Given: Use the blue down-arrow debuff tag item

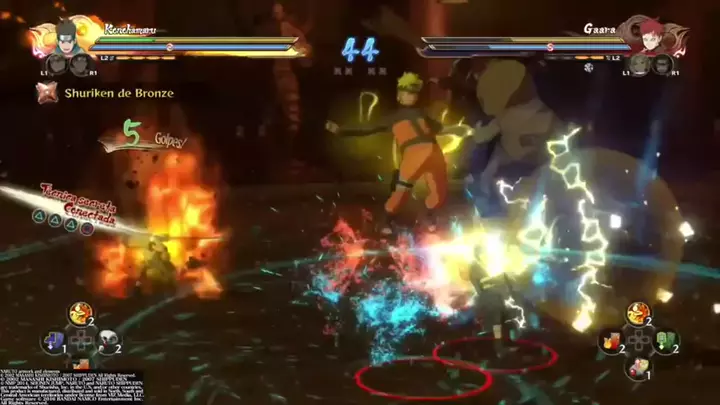Looking at the screenshot, I should click(x=52, y=341).
